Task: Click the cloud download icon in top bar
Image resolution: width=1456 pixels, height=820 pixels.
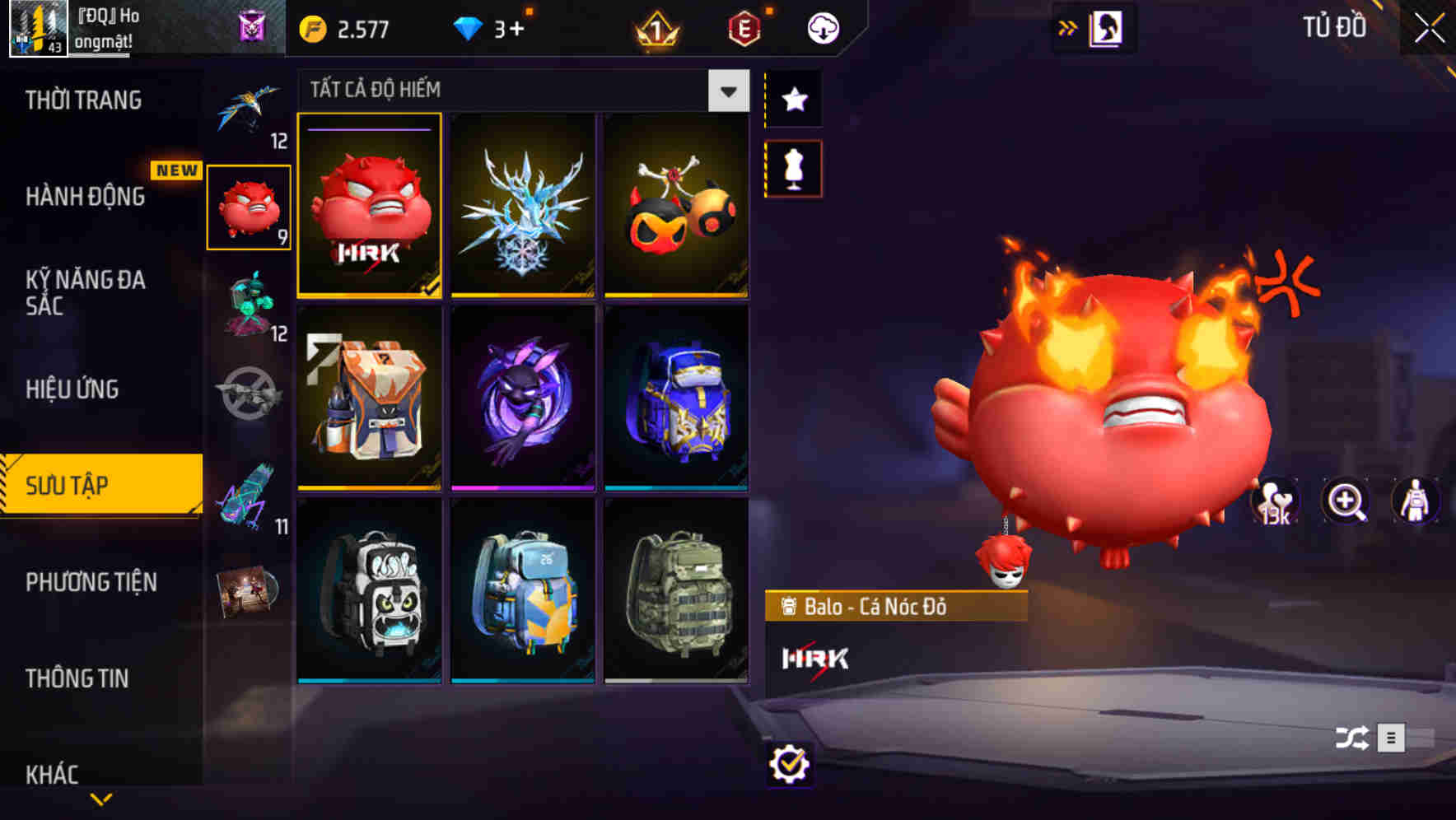Action: click(822, 27)
